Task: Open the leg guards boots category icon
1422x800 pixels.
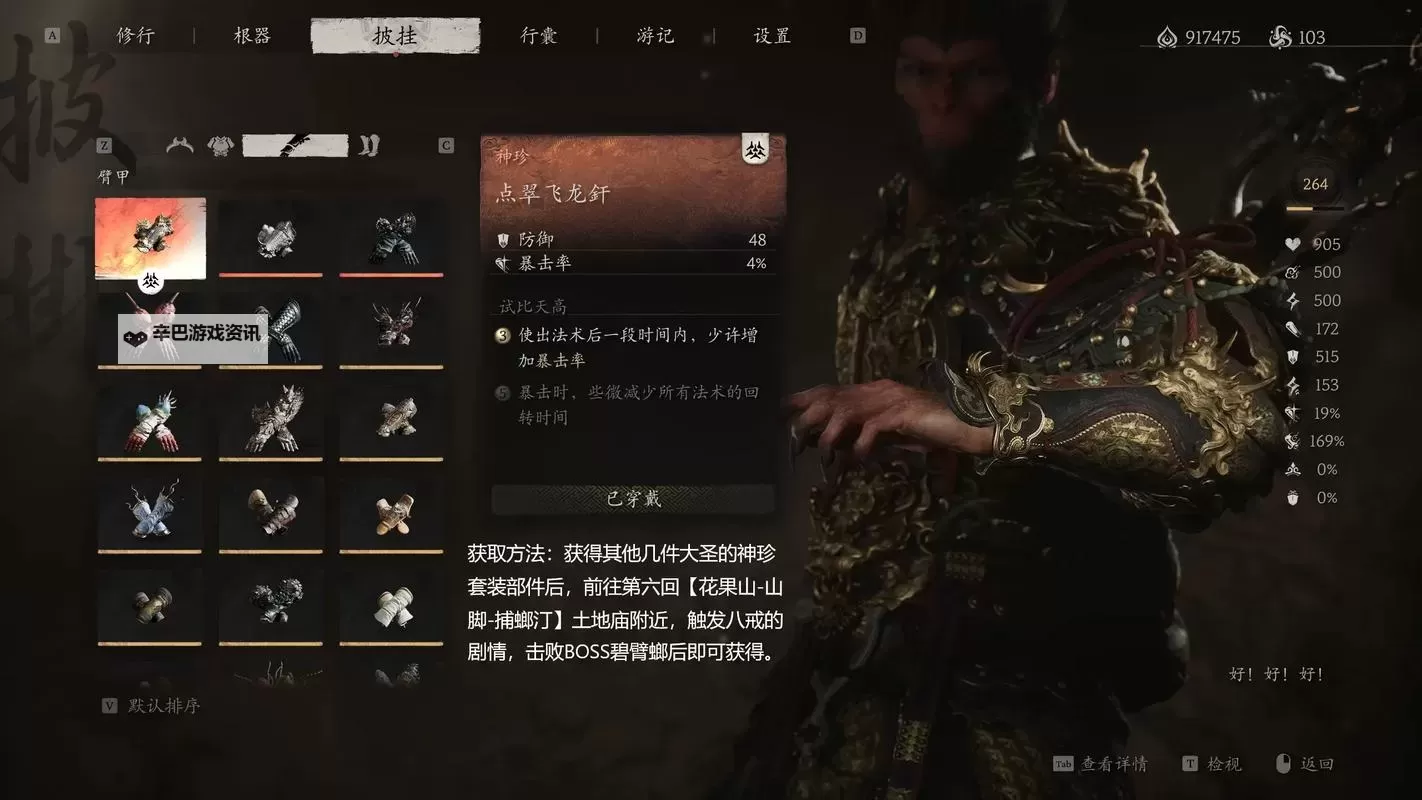Action: 370,144
